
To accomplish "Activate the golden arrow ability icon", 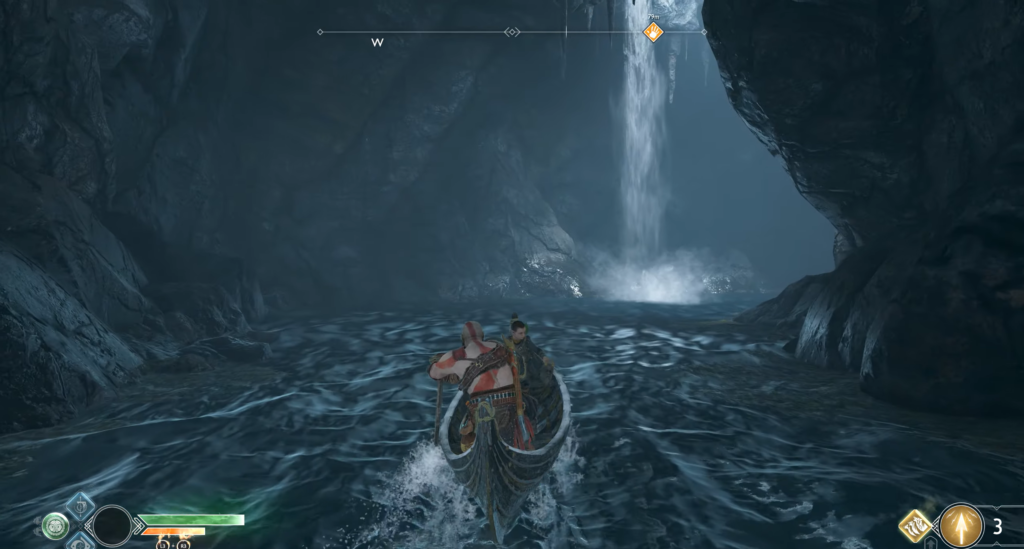I will [x=961, y=524].
